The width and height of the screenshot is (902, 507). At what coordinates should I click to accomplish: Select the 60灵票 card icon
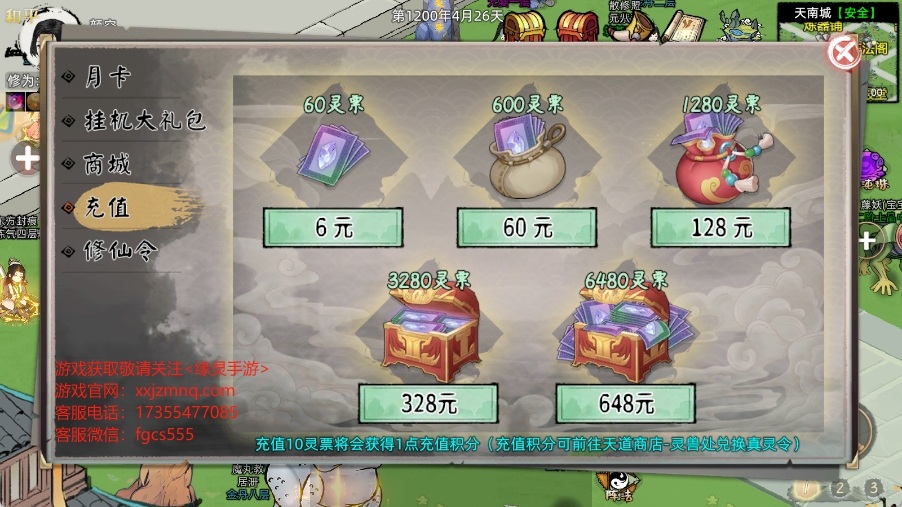(x=331, y=155)
